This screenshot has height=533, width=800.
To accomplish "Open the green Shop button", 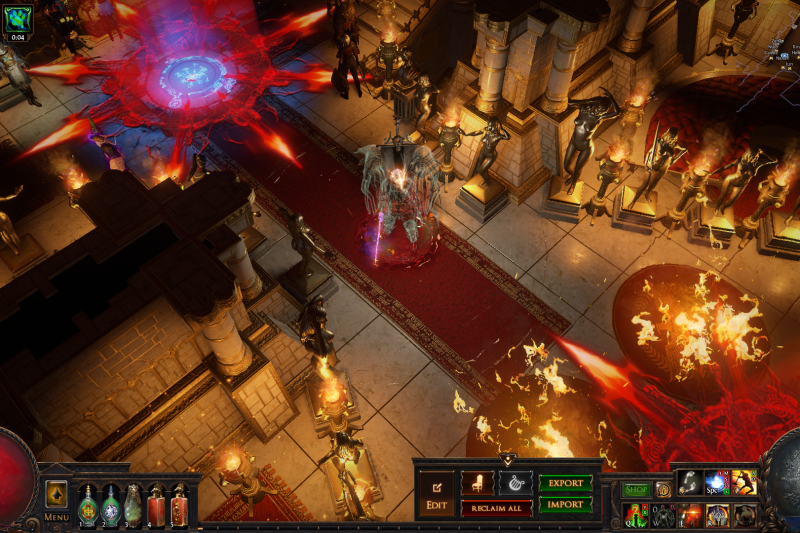I will coord(636,490).
